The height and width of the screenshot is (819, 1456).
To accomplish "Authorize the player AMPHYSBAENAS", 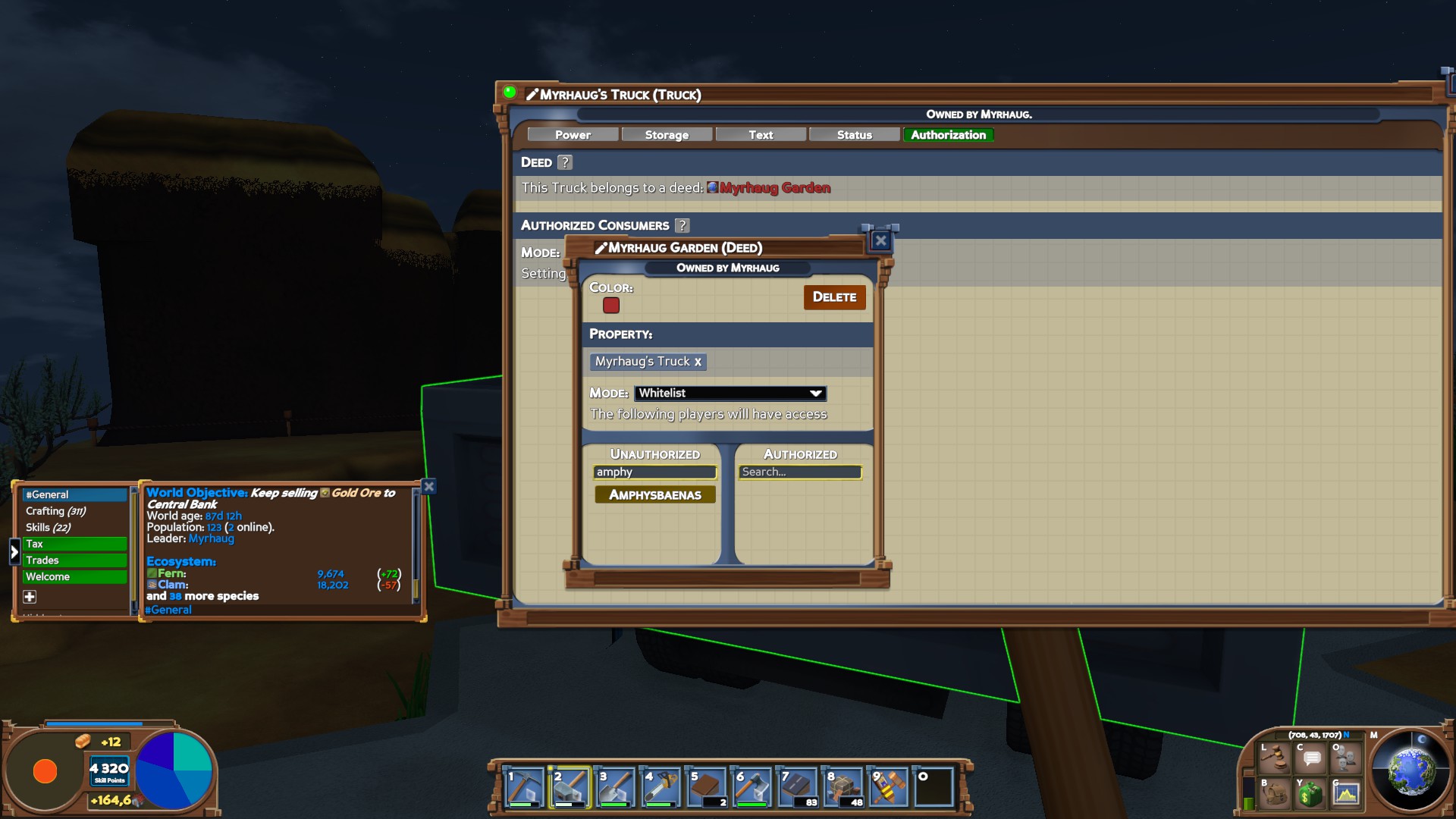I will pos(654,494).
